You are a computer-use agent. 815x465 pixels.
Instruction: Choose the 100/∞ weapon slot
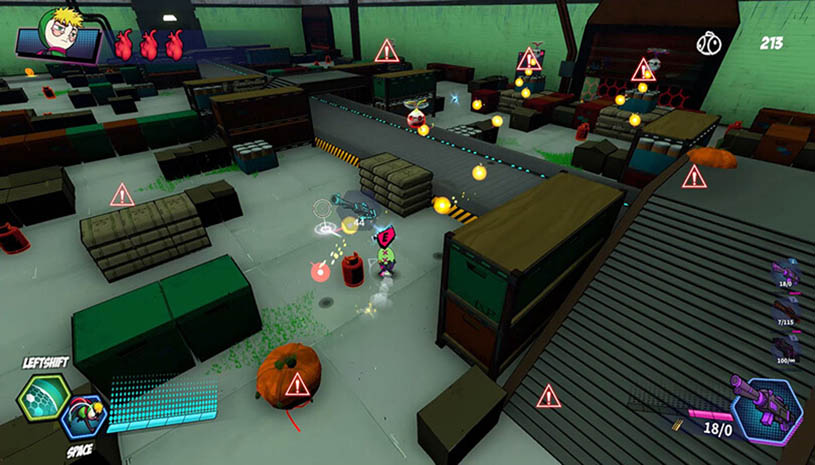(x=784, y=347)
